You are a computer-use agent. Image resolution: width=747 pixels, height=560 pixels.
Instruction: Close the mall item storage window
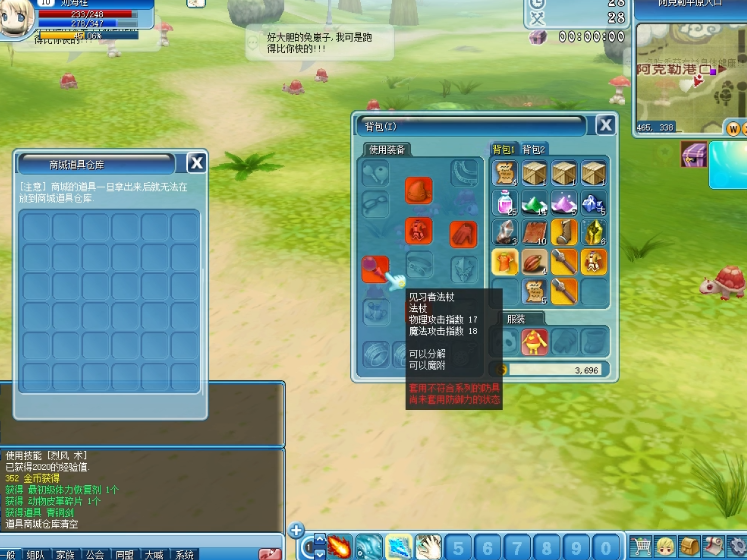pos(197,164)
